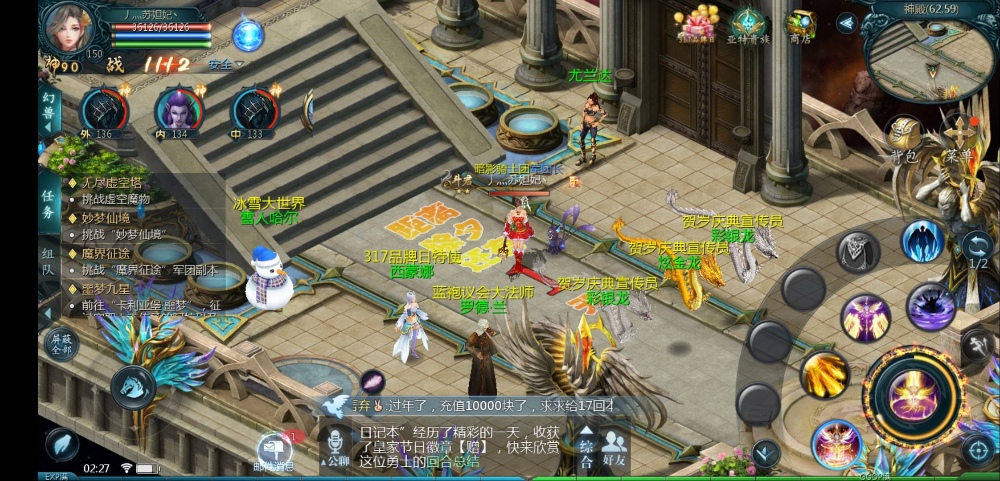Viewport: 1000px width, 481px height.
Task: Collapse the top icon row with arrow
Action: [x=847, y=22]
